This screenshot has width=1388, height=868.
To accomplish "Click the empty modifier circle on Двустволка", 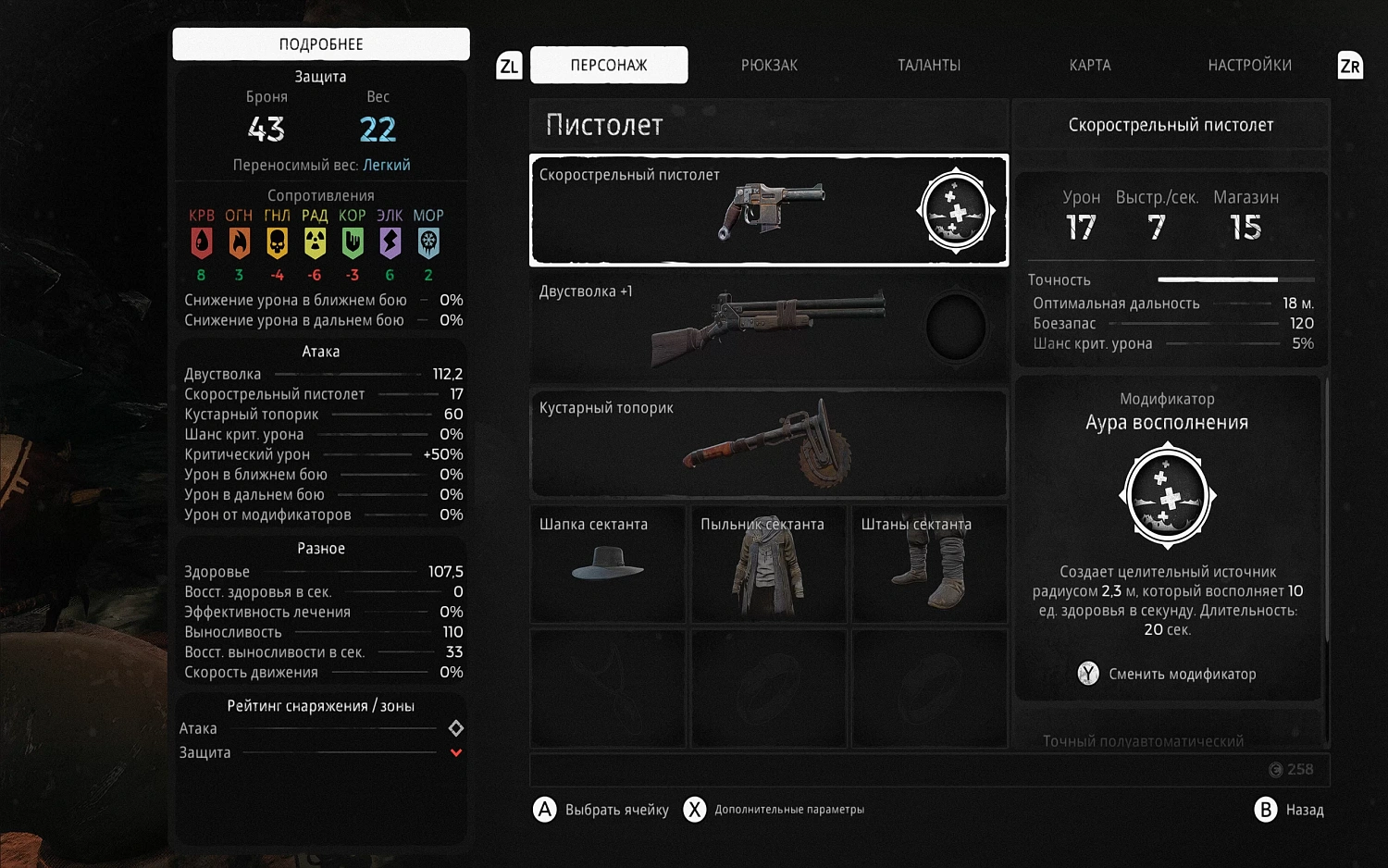I will [956, 327].
